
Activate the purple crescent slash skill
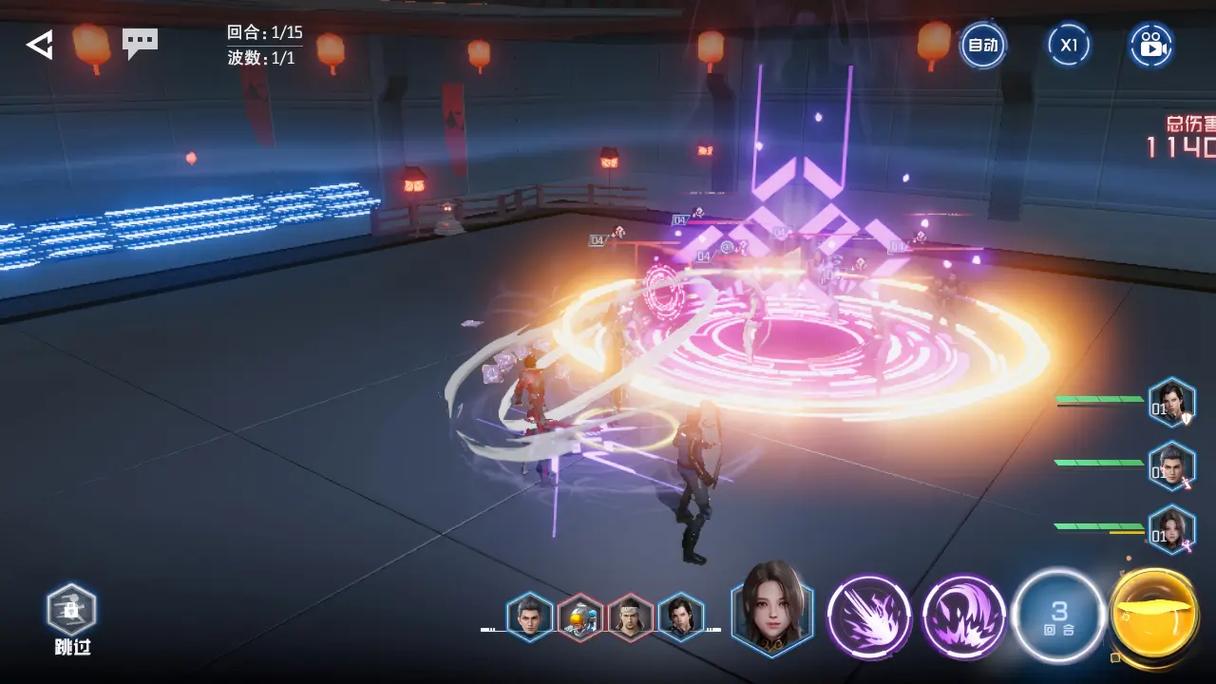[x=963, y=617]
